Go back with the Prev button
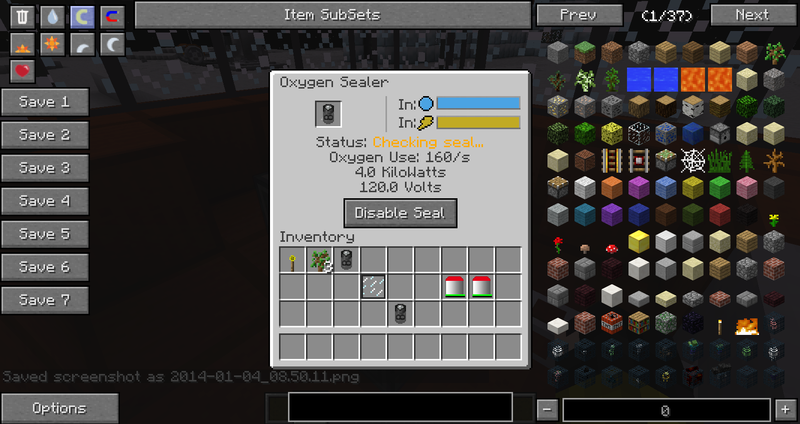Viewport: 800px width, 424px height. [x=578, y=15]
